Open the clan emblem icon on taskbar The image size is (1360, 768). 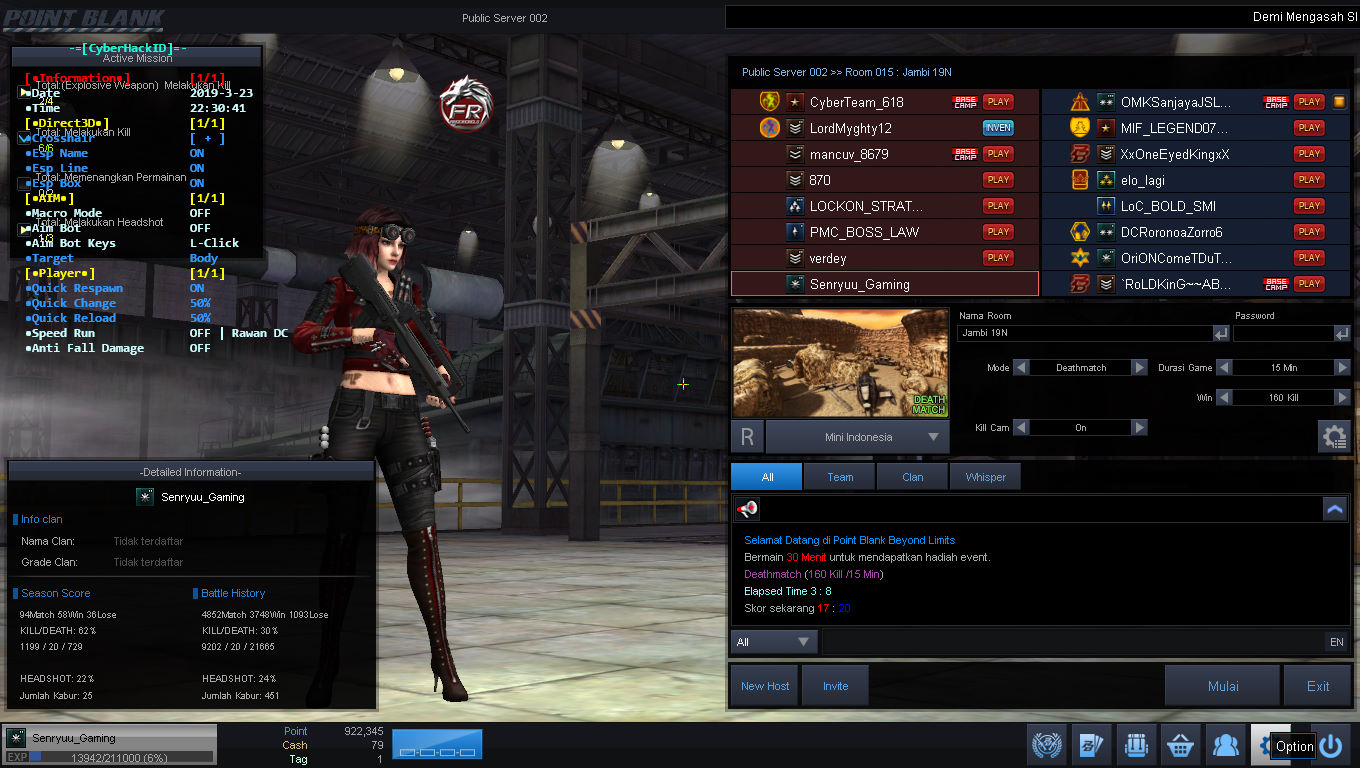pyautogui.click(x=1046, y=744)
